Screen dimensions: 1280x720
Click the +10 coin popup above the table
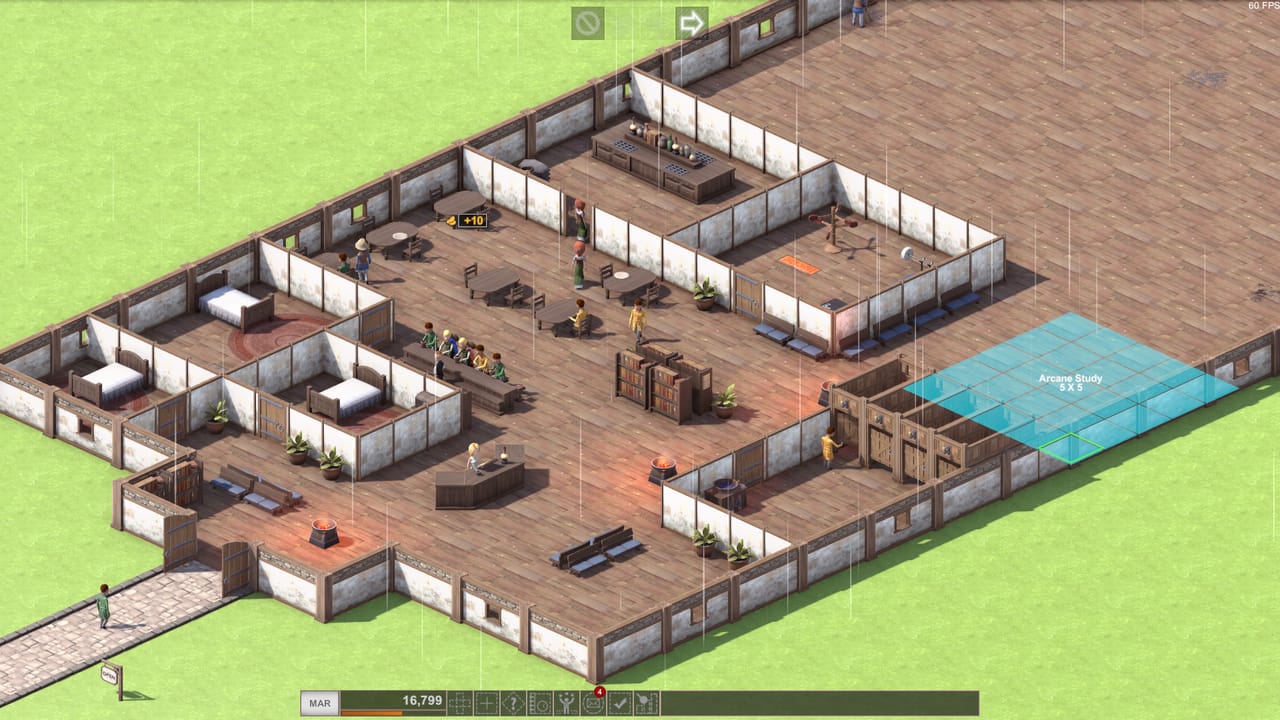[466, 221]
